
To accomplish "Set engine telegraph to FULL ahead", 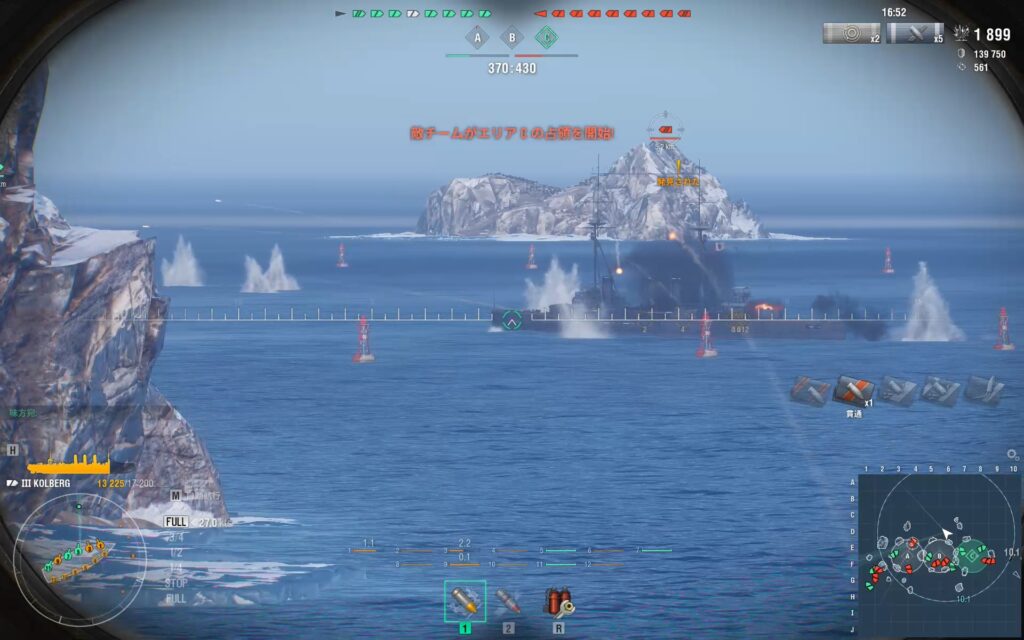I will click(176, 521).
